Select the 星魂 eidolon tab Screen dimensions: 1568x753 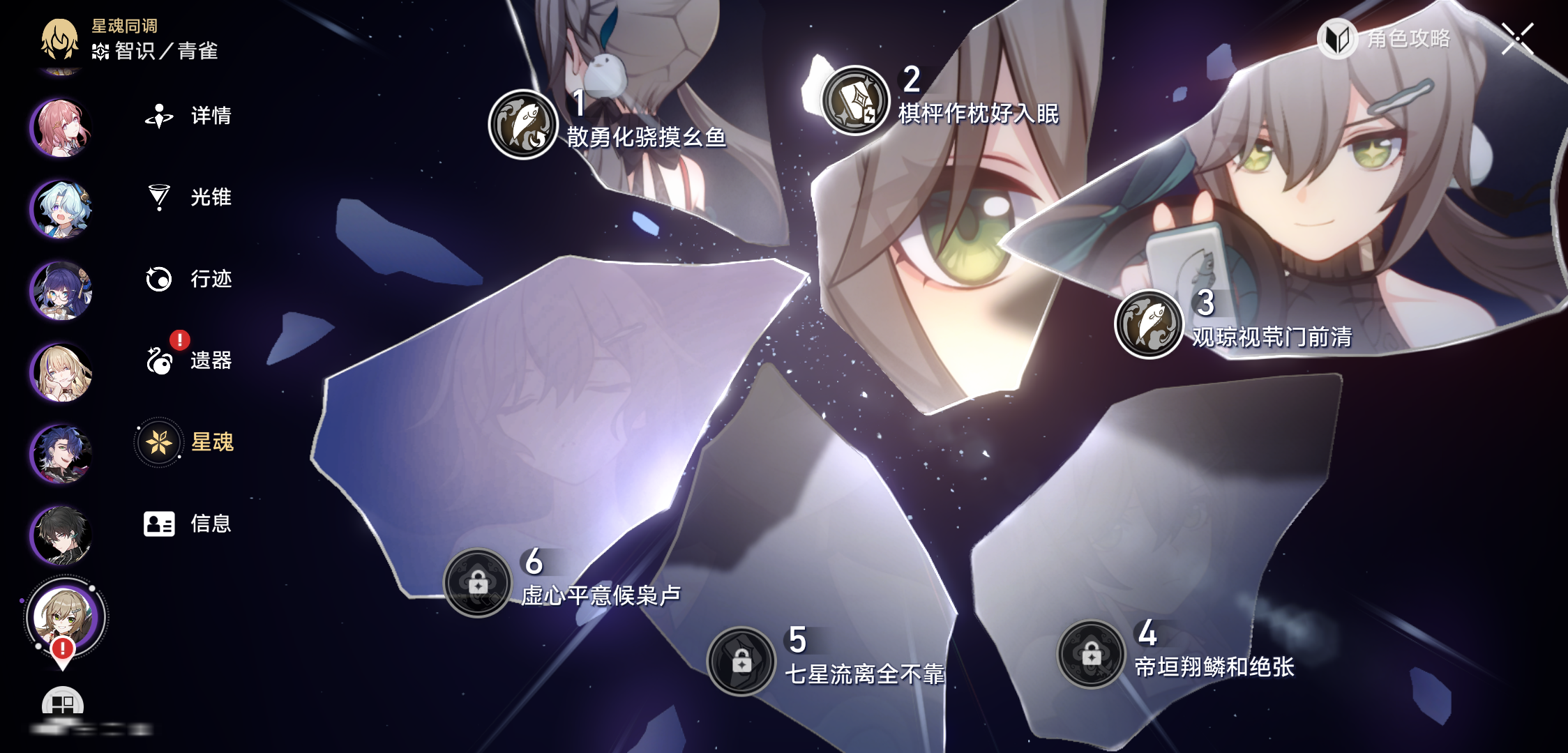pos(187,442)
